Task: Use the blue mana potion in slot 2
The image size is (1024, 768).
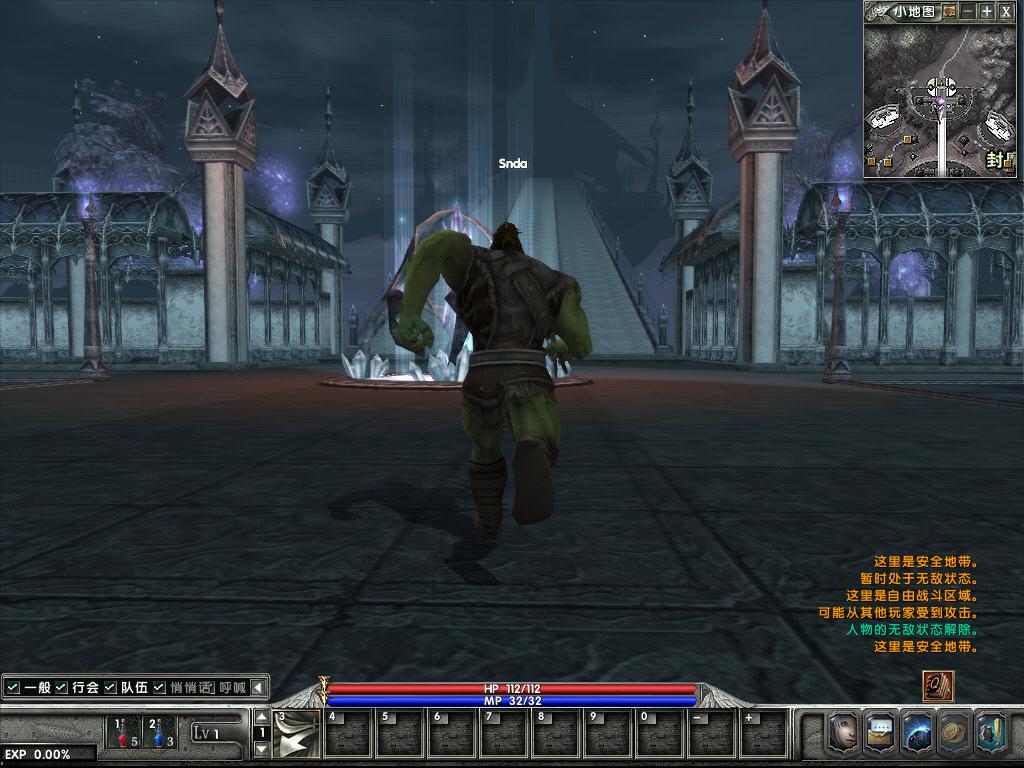Action: click(x=160, y=733)
